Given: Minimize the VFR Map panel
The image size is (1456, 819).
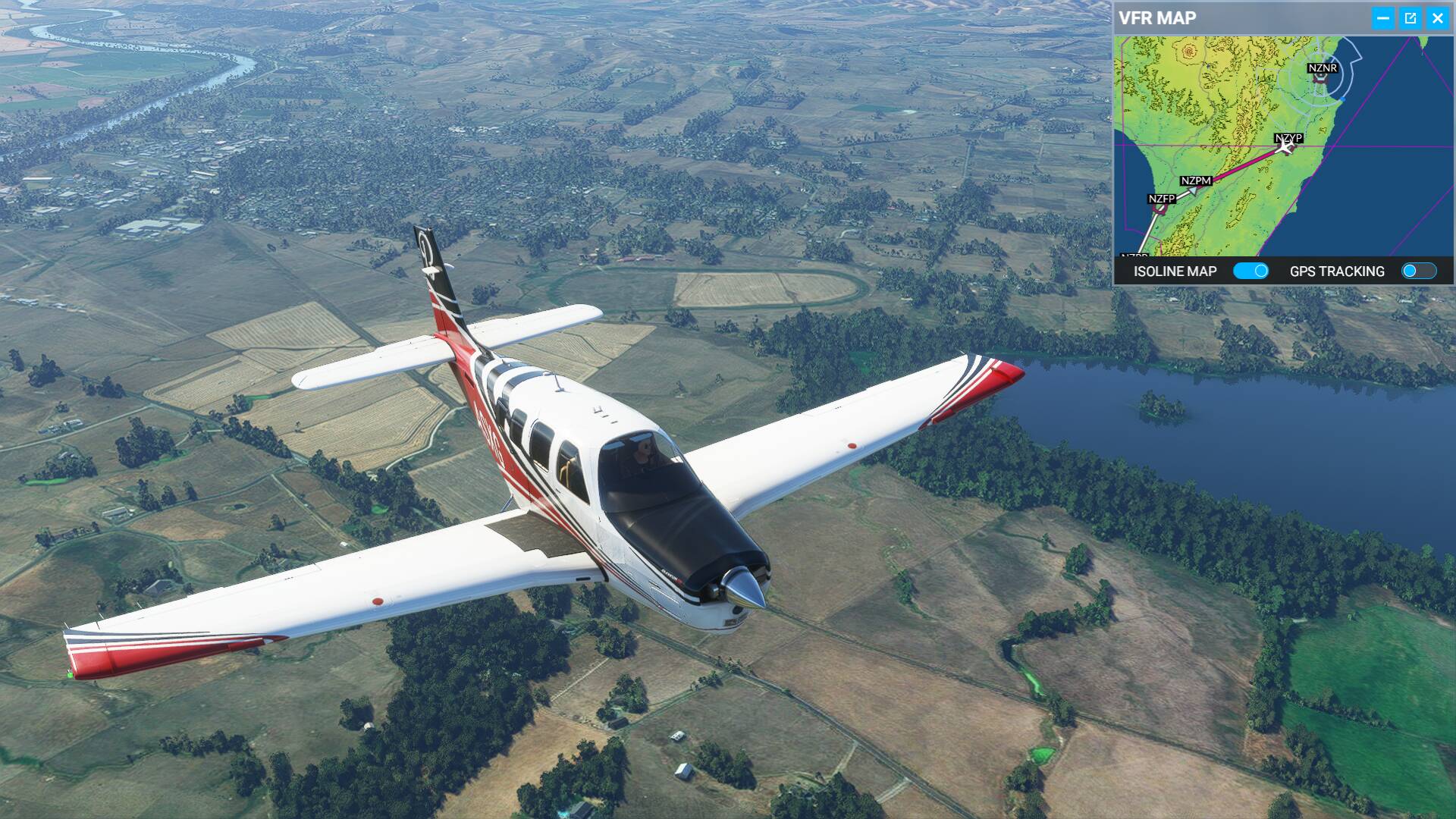Looking at the screenshot, I should (1382, 19).
